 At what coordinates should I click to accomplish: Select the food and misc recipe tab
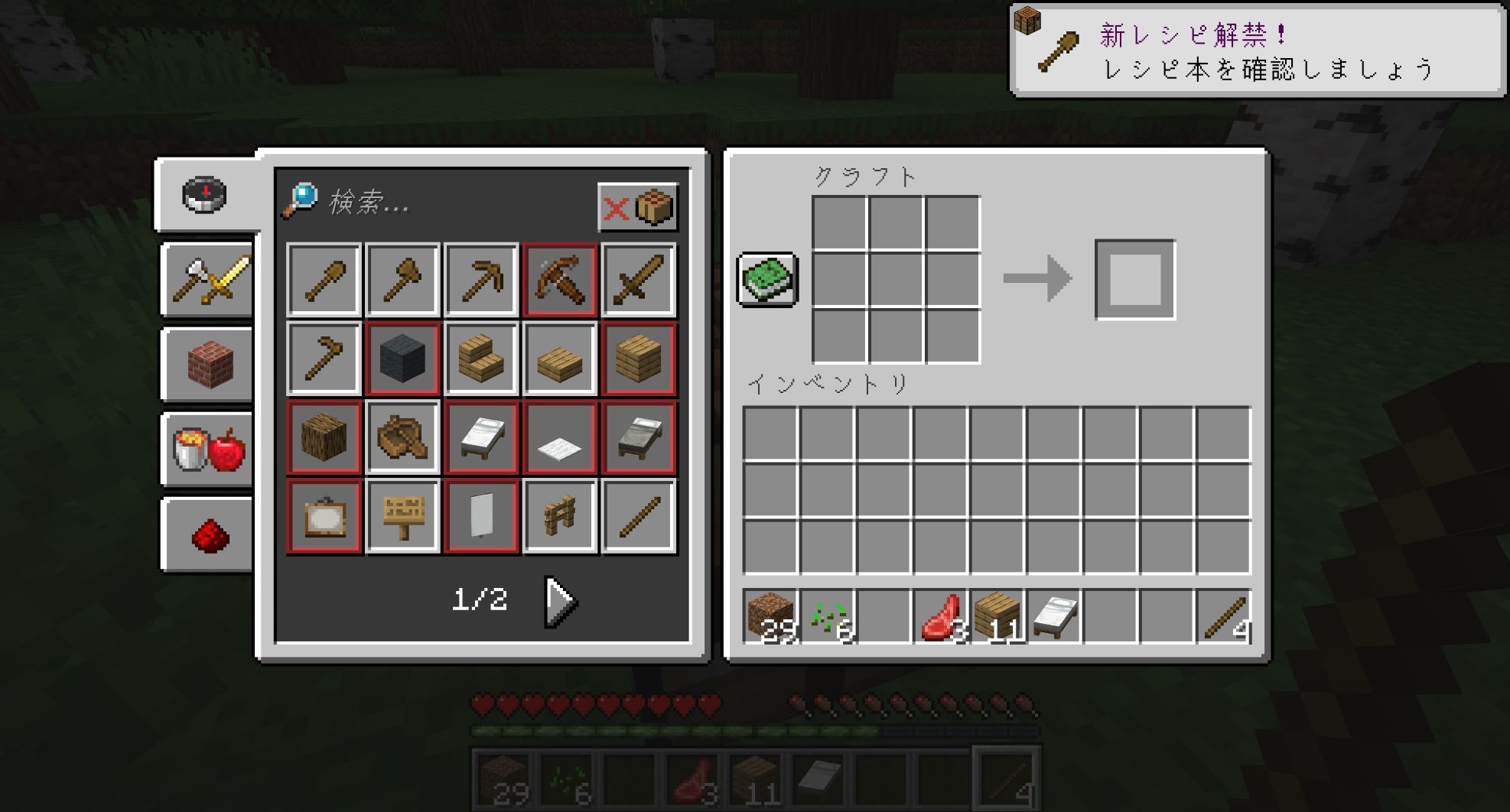(208, 450)
